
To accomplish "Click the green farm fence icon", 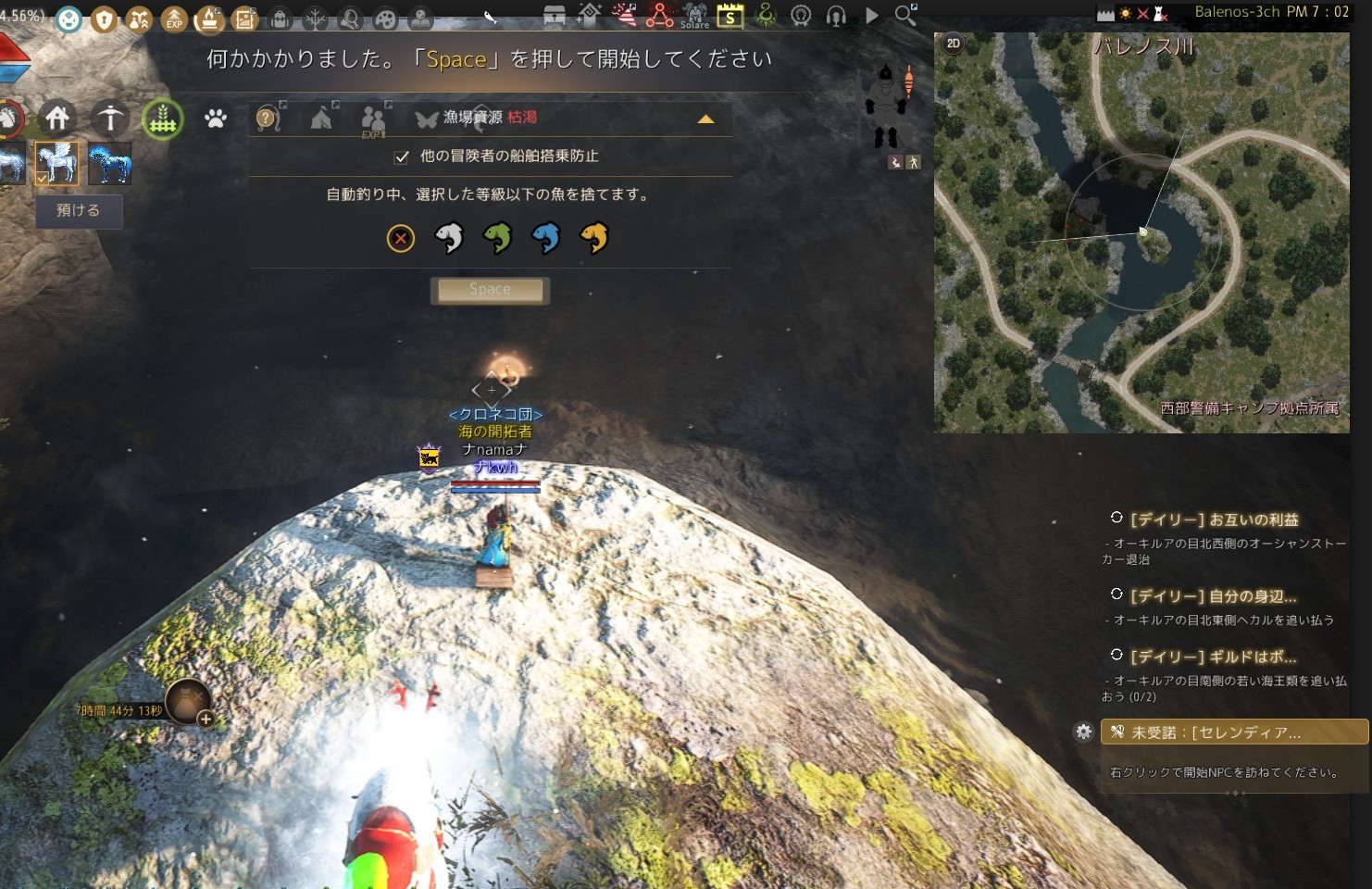I will [162, 119].
